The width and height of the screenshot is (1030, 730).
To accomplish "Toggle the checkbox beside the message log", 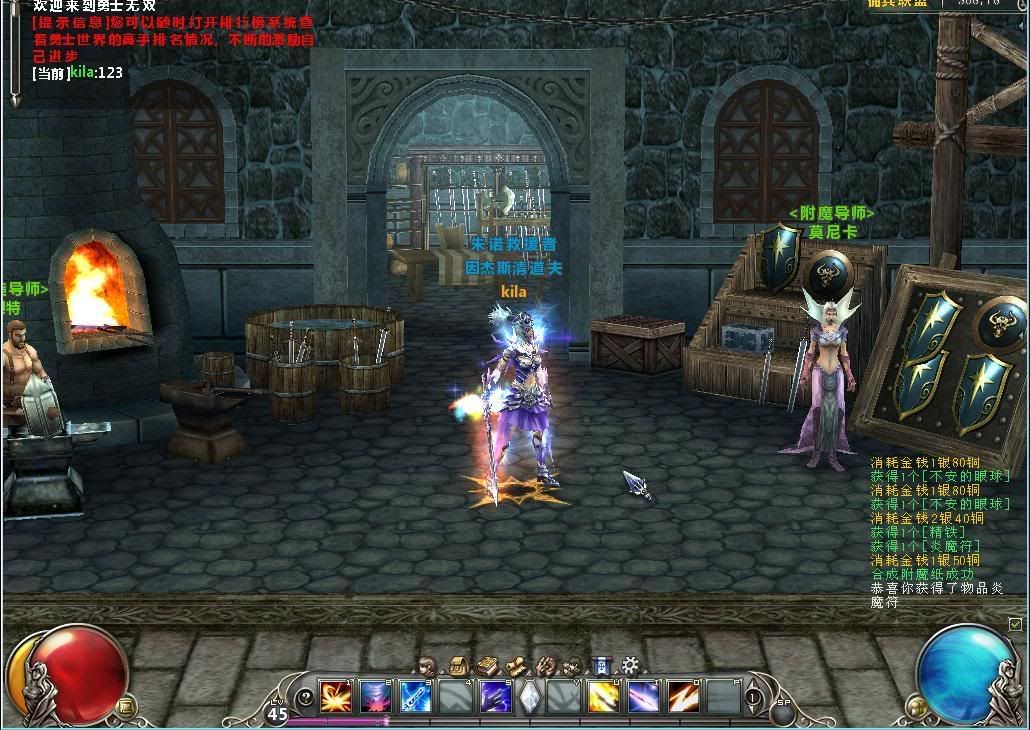I will pyautogui.click(x=1016, y=624).
